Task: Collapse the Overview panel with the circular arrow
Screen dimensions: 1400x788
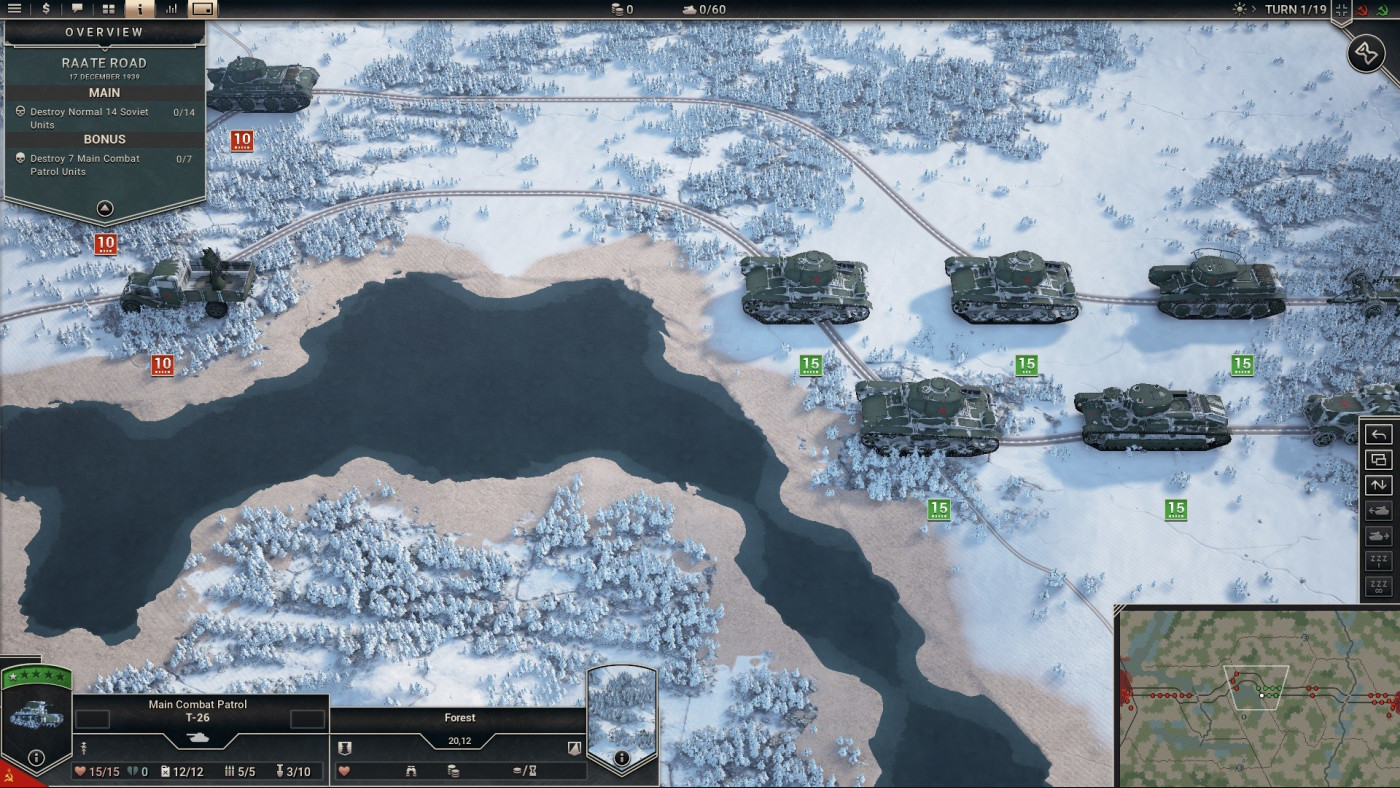Action: tap(103, 208)
